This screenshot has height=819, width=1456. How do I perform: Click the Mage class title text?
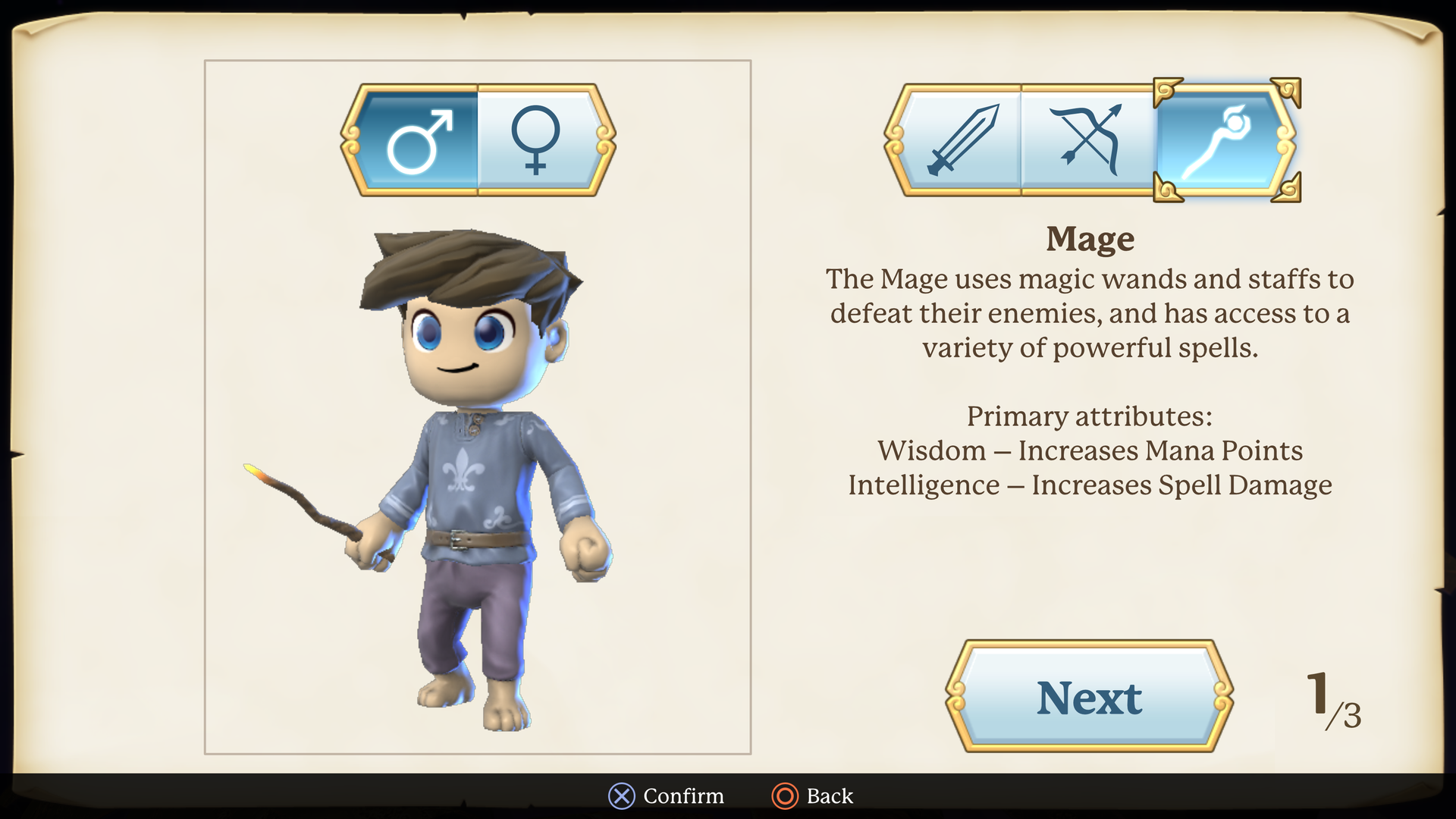1090,238
